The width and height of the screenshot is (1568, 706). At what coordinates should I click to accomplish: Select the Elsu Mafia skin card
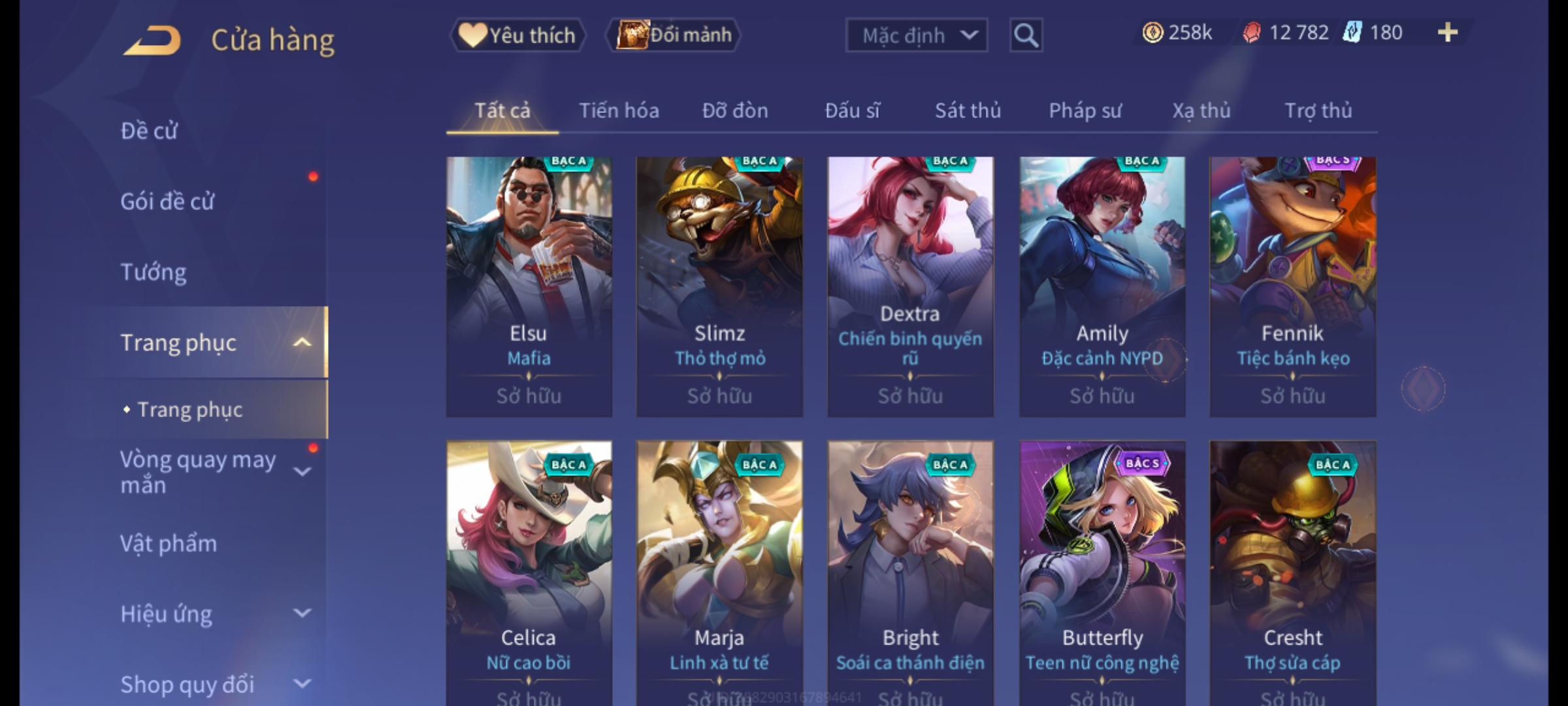click(529, 286)
